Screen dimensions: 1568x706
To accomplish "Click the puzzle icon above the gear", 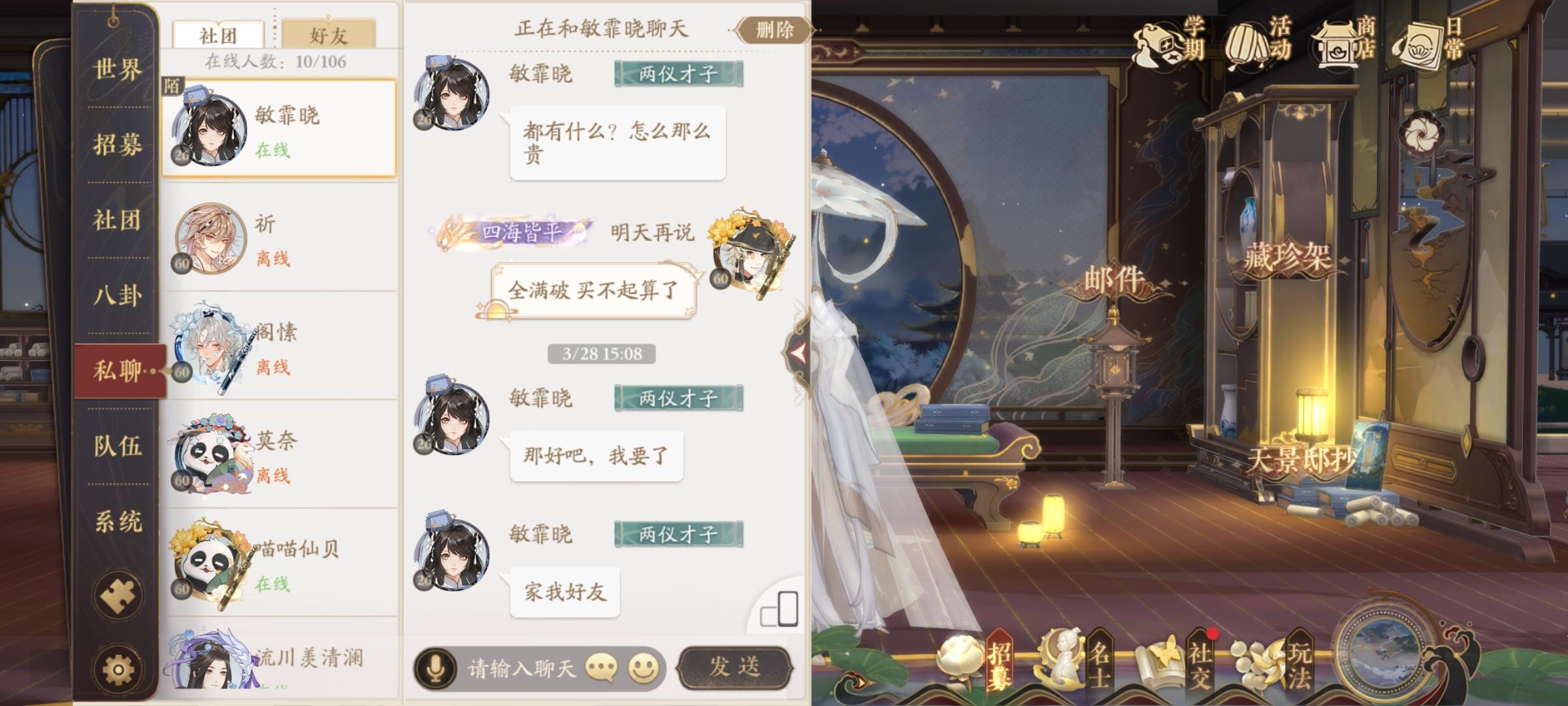I will pos(118,595).
